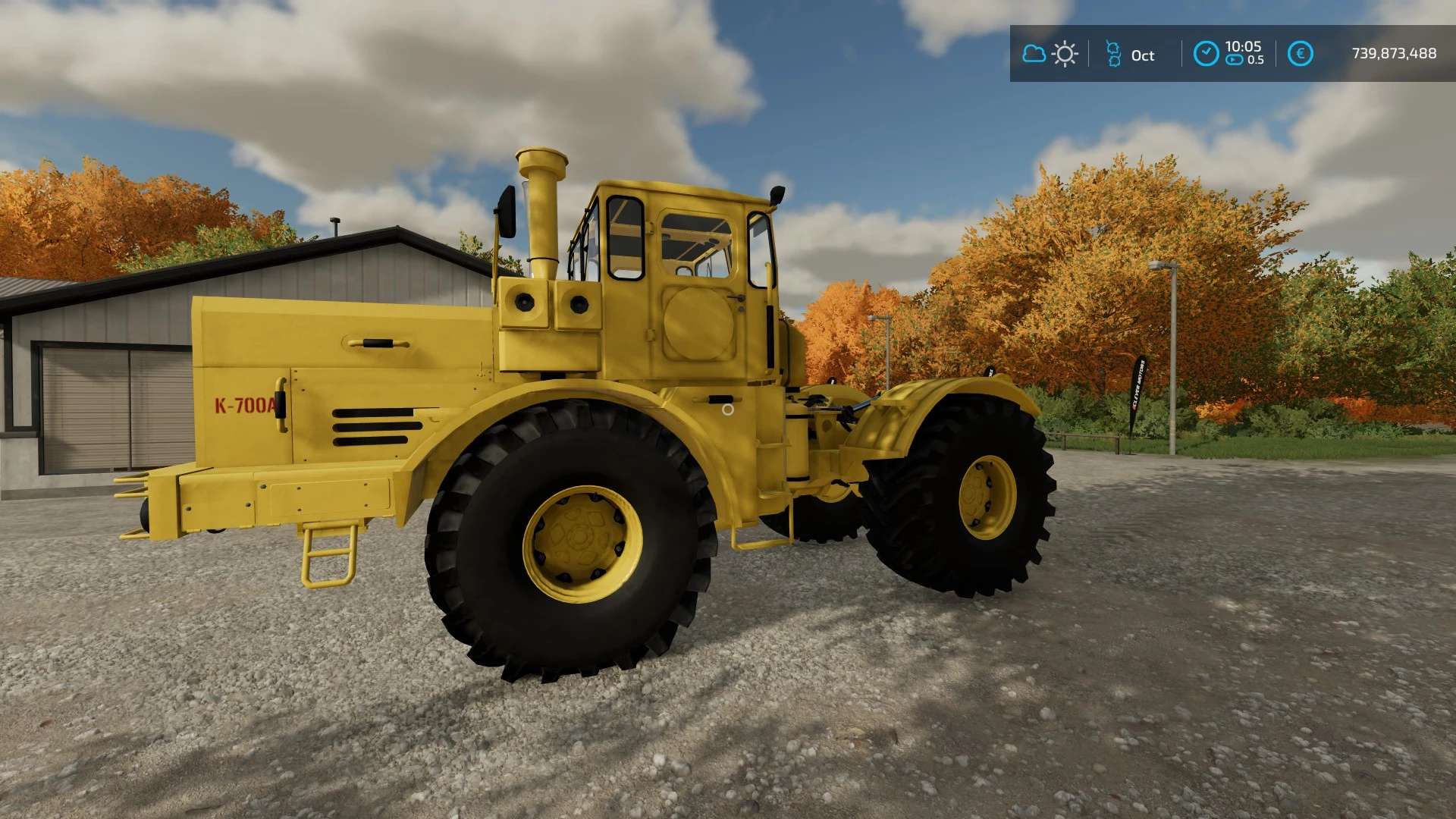Viewport: 1456px width, 819px height.
Task: Click the cloud and sun weather icon
Action: [x=1050, y=54]
